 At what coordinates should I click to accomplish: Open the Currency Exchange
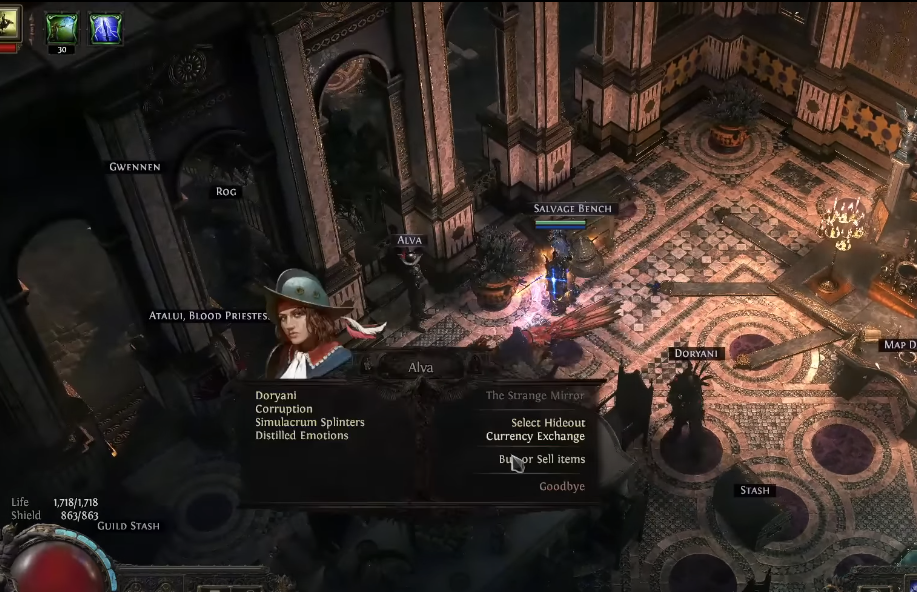coord(535,436)
